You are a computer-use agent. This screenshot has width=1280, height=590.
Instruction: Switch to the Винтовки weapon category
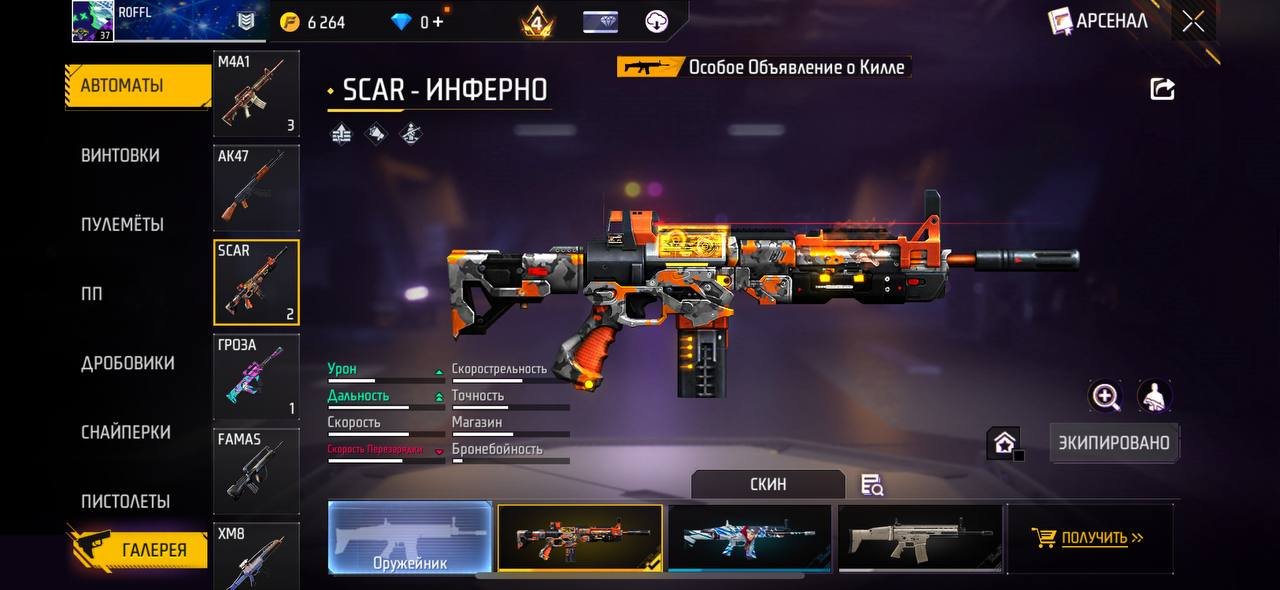coord(120,155)
